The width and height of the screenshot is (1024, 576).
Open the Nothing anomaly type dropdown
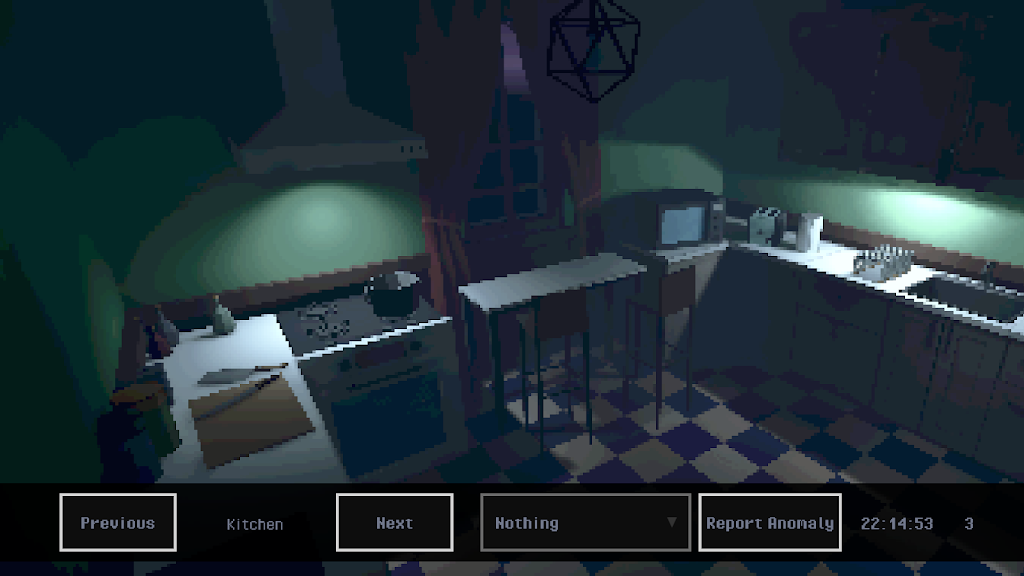(585, 522)
